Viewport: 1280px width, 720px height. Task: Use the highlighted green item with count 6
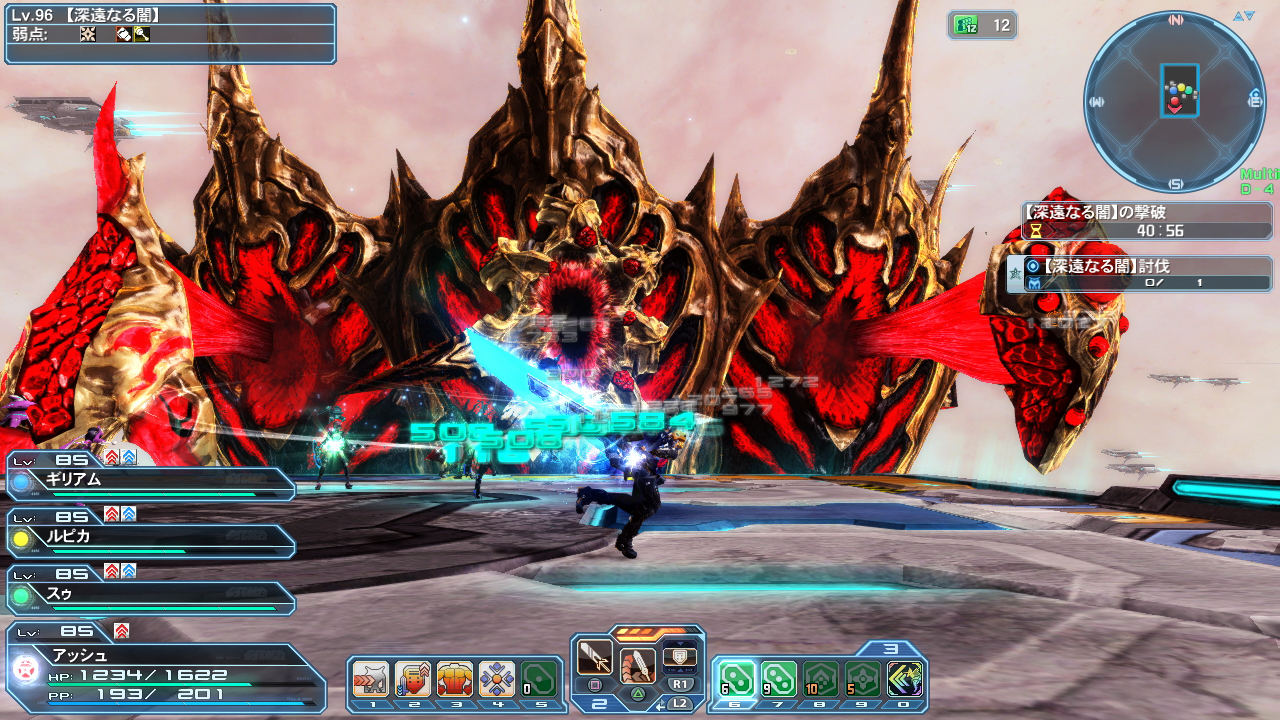pyautogui.click(x=737, y=679)
